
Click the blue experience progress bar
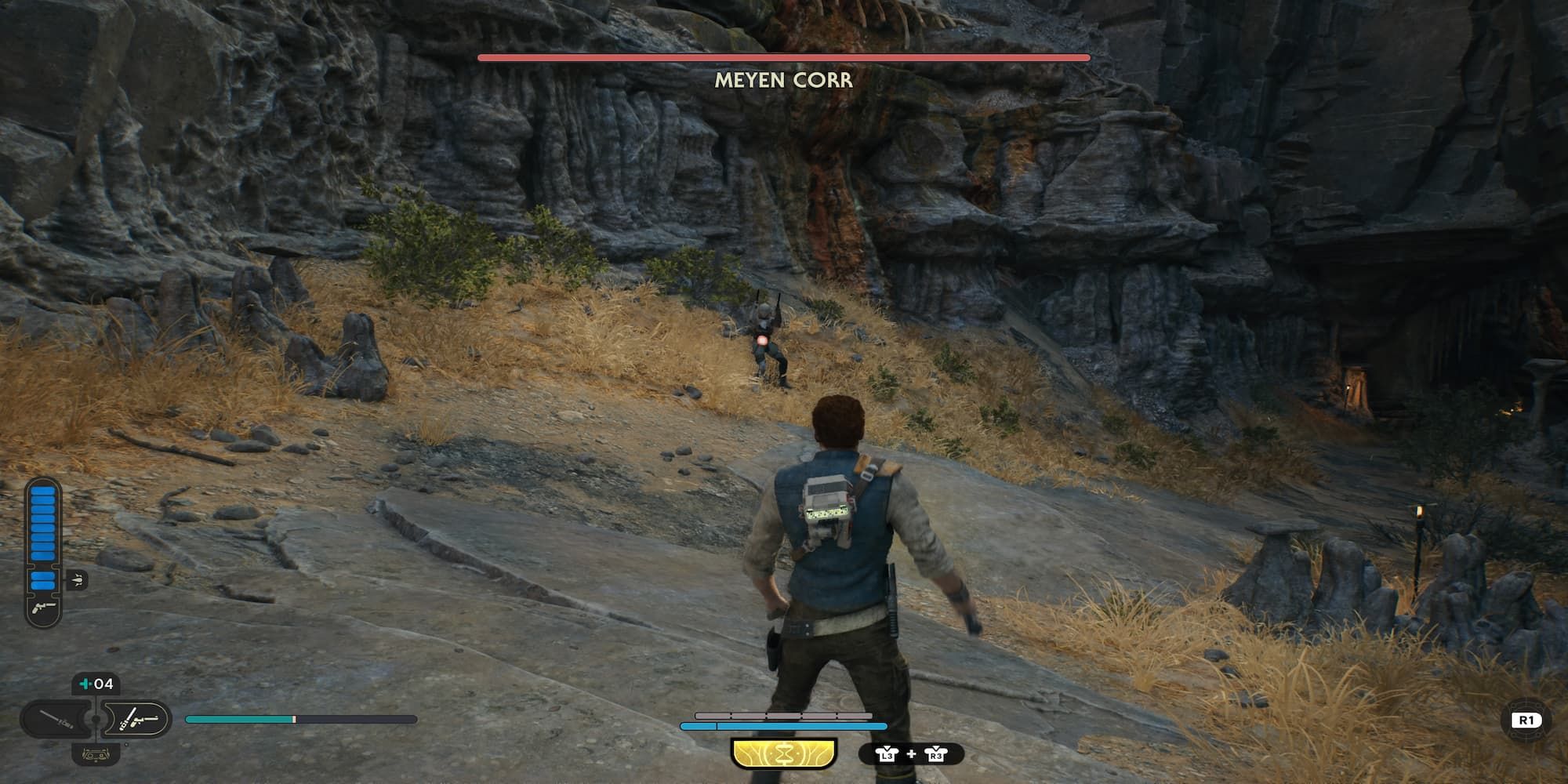(x=783, y=726)
